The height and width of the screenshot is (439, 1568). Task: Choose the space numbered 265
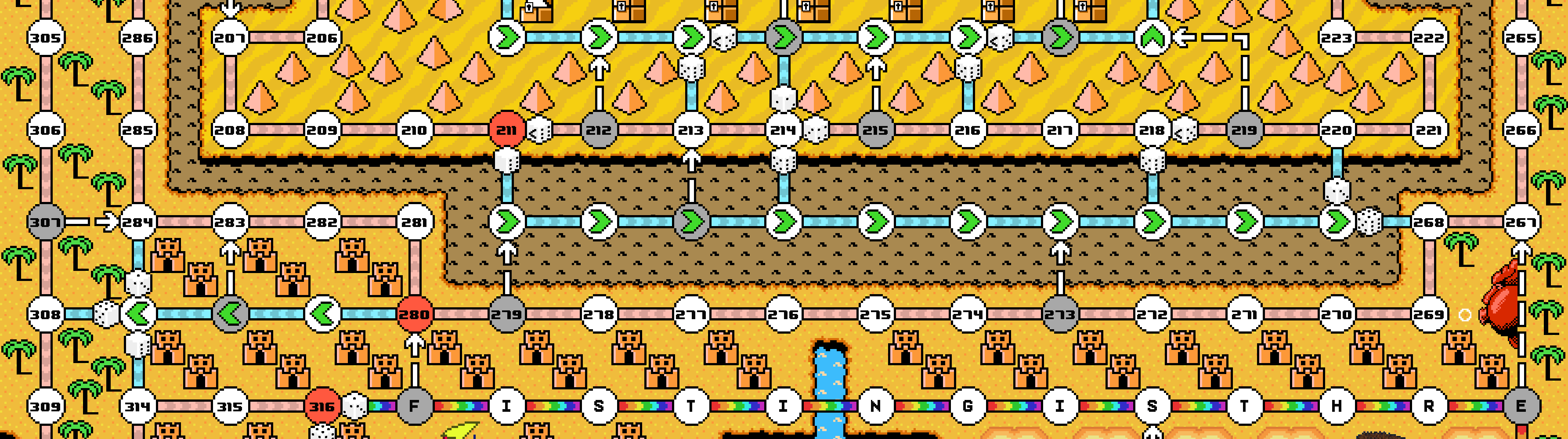pos(1521,38)
